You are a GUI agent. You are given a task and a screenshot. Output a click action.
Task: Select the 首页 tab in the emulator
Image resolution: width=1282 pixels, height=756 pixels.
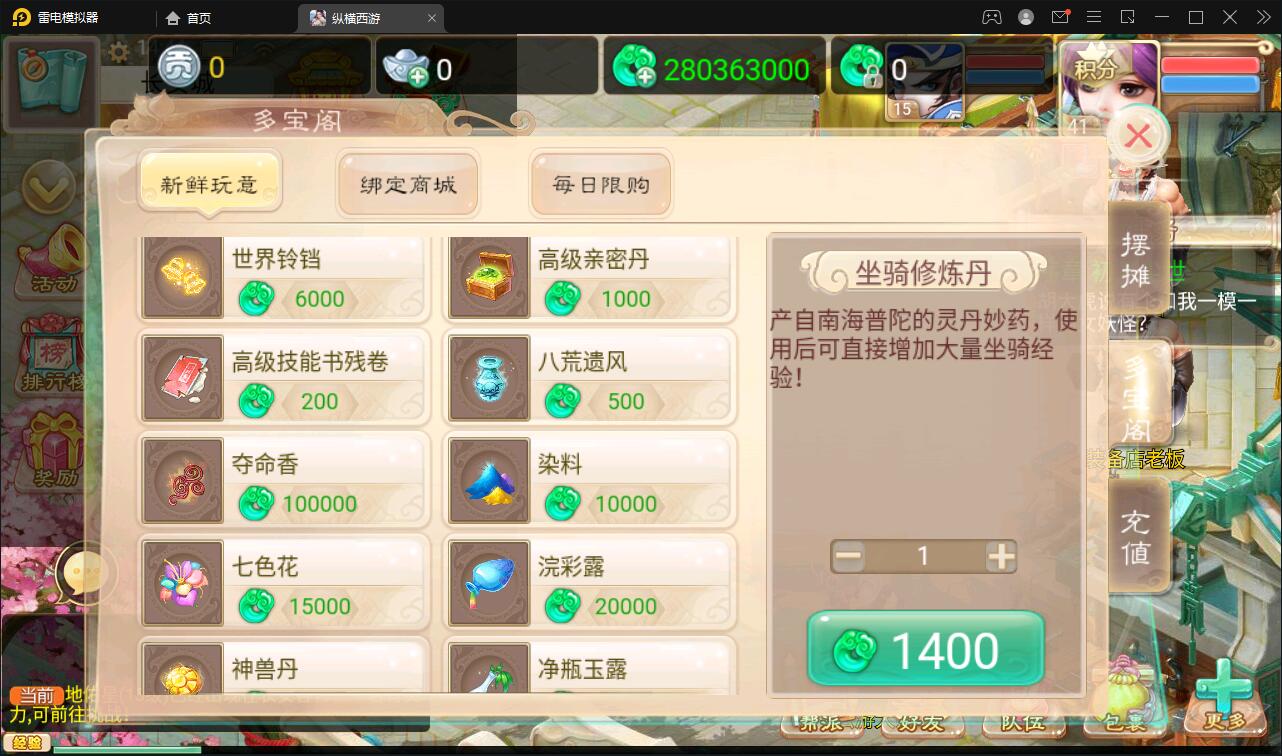(x=188, y=17)
